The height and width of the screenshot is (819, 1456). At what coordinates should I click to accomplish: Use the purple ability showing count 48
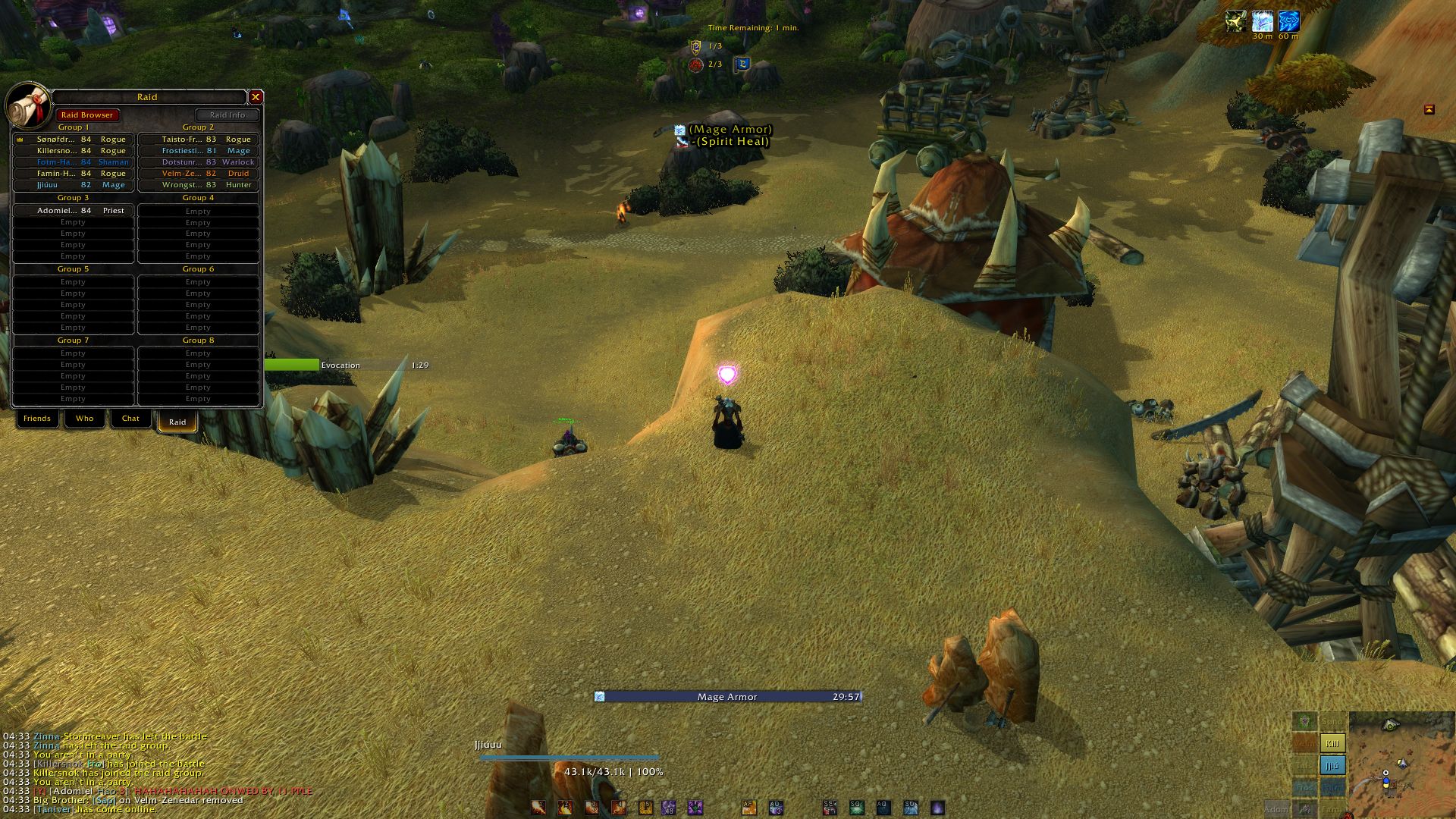click(x=668, y=808)
